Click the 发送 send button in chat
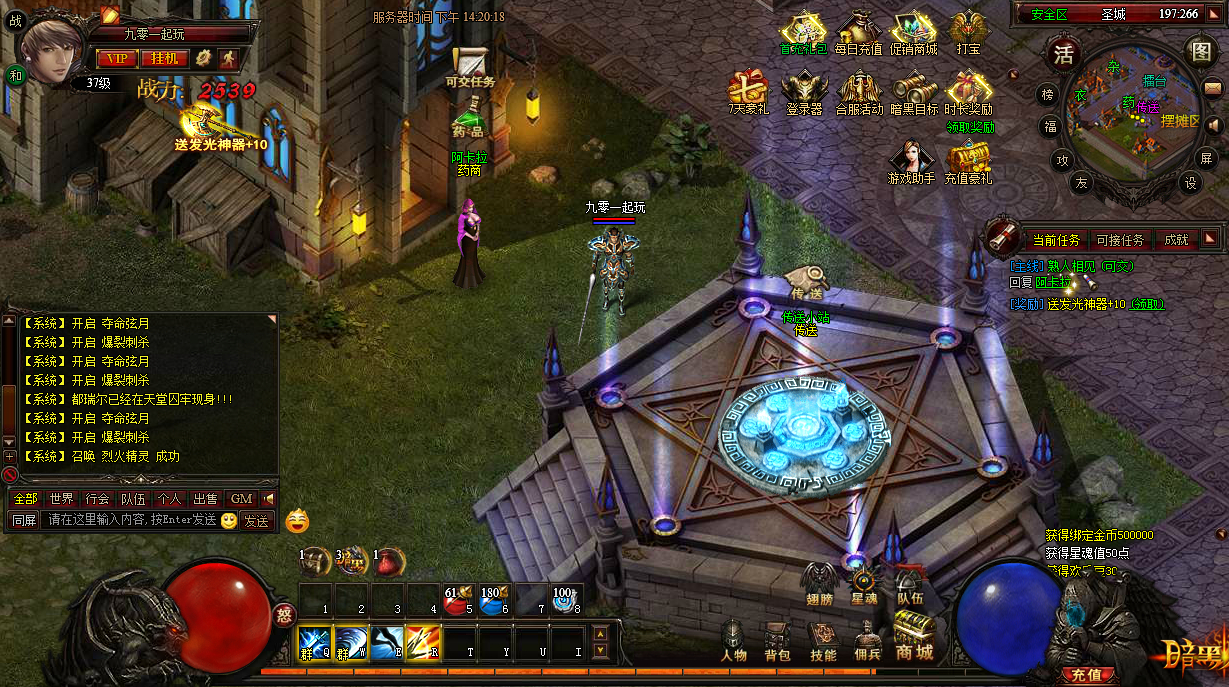 click(256, 520)
